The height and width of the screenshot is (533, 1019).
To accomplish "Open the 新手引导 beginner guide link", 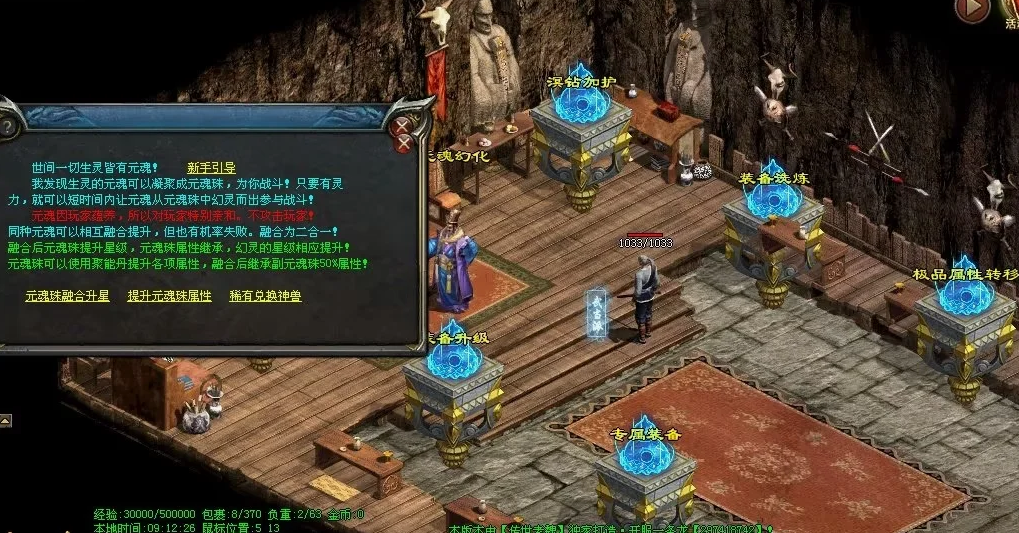I will click(211, 167).
